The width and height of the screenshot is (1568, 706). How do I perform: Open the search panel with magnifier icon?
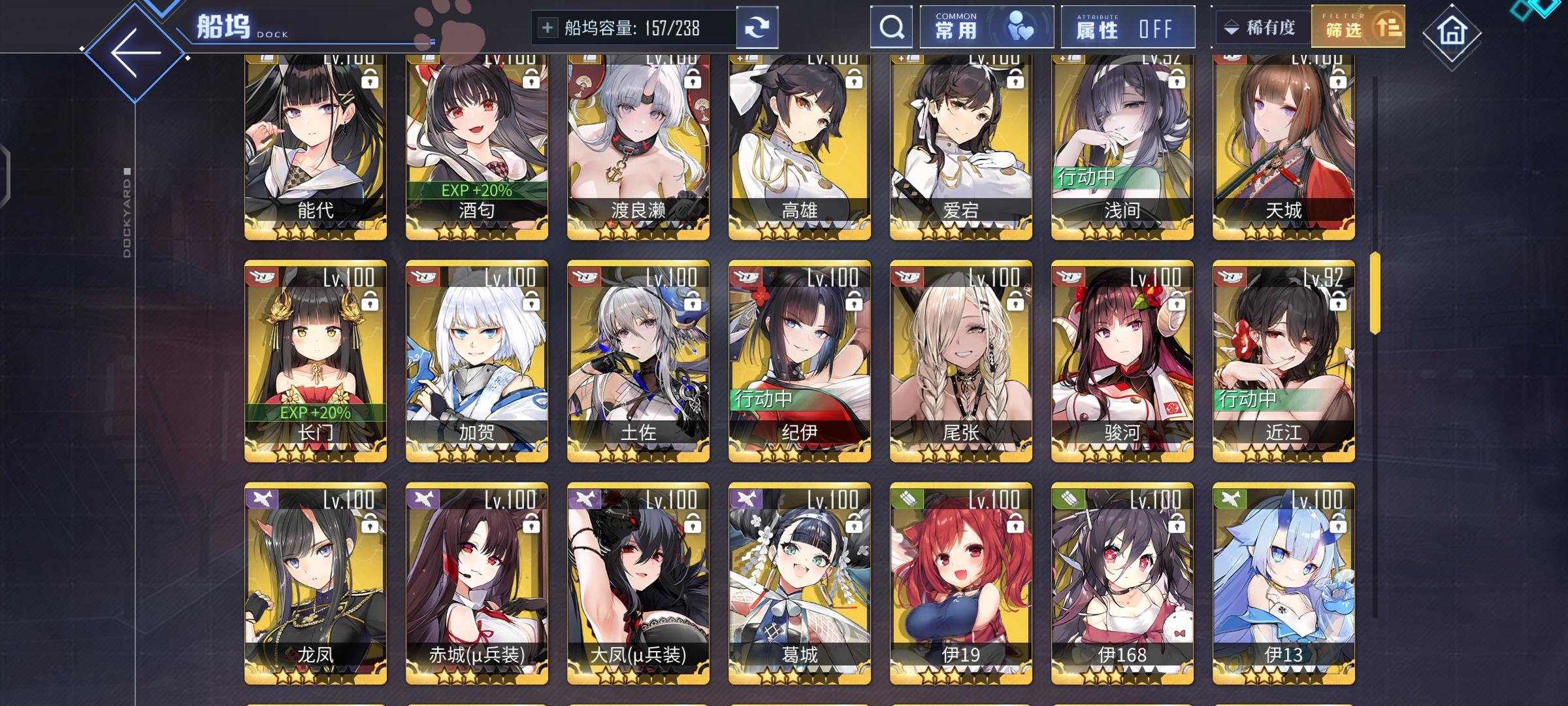[891, 27]
